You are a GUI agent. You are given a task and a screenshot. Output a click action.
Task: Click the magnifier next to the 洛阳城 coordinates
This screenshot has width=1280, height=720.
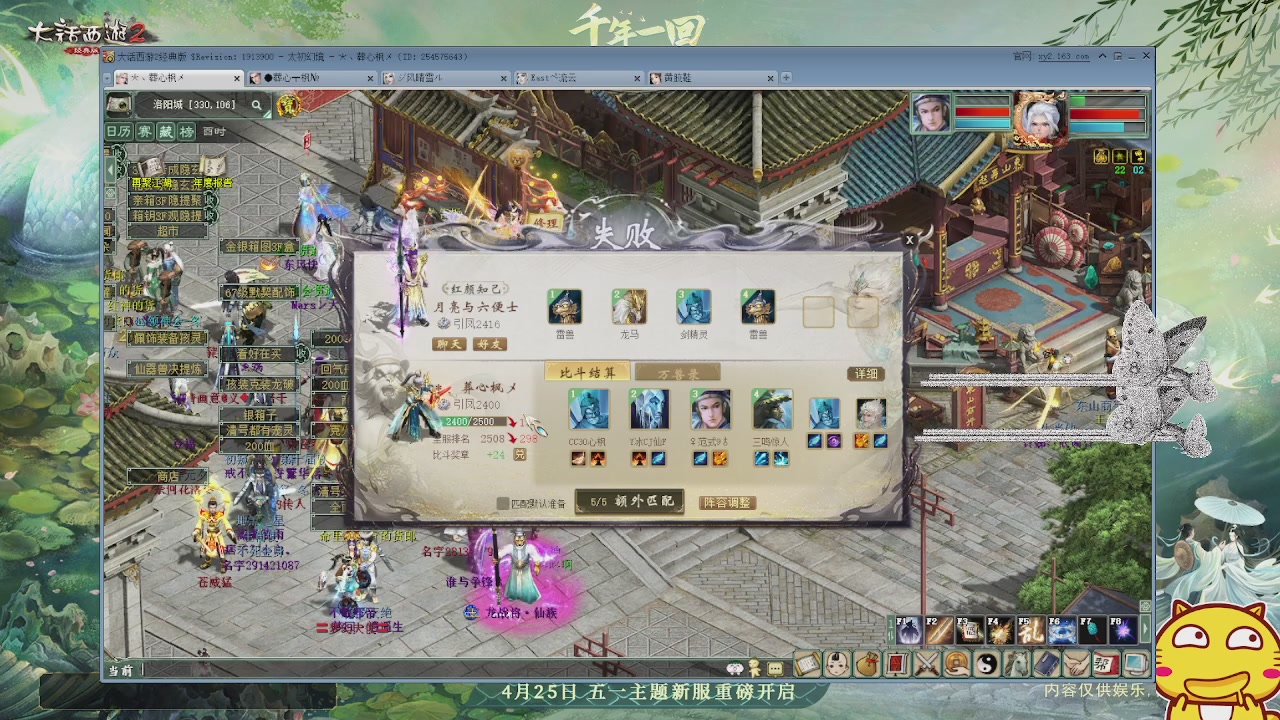pos(254,104)
